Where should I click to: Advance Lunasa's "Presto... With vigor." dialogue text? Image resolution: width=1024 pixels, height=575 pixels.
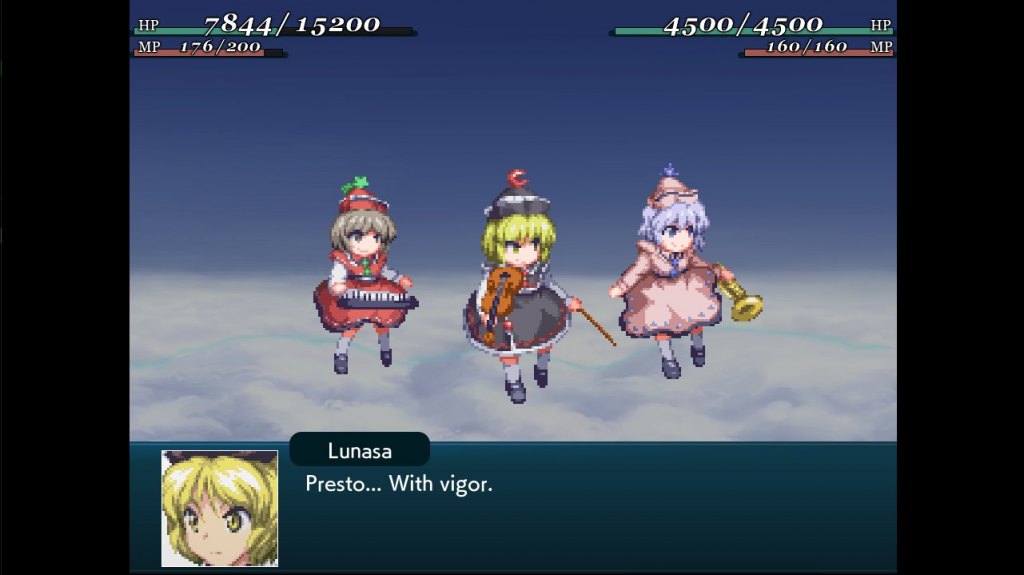pos(399,485)
